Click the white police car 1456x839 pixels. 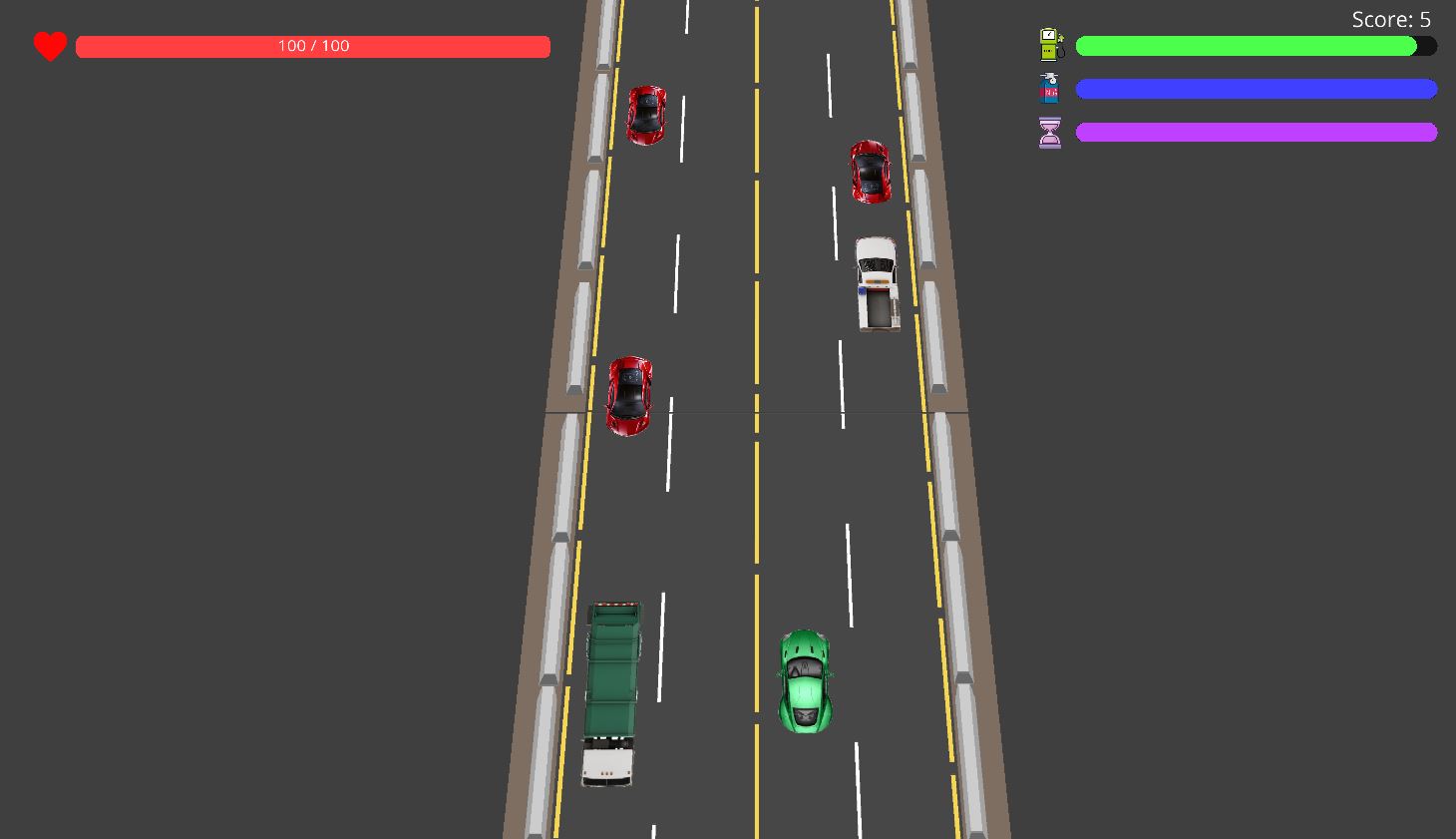tap(877, 283)
